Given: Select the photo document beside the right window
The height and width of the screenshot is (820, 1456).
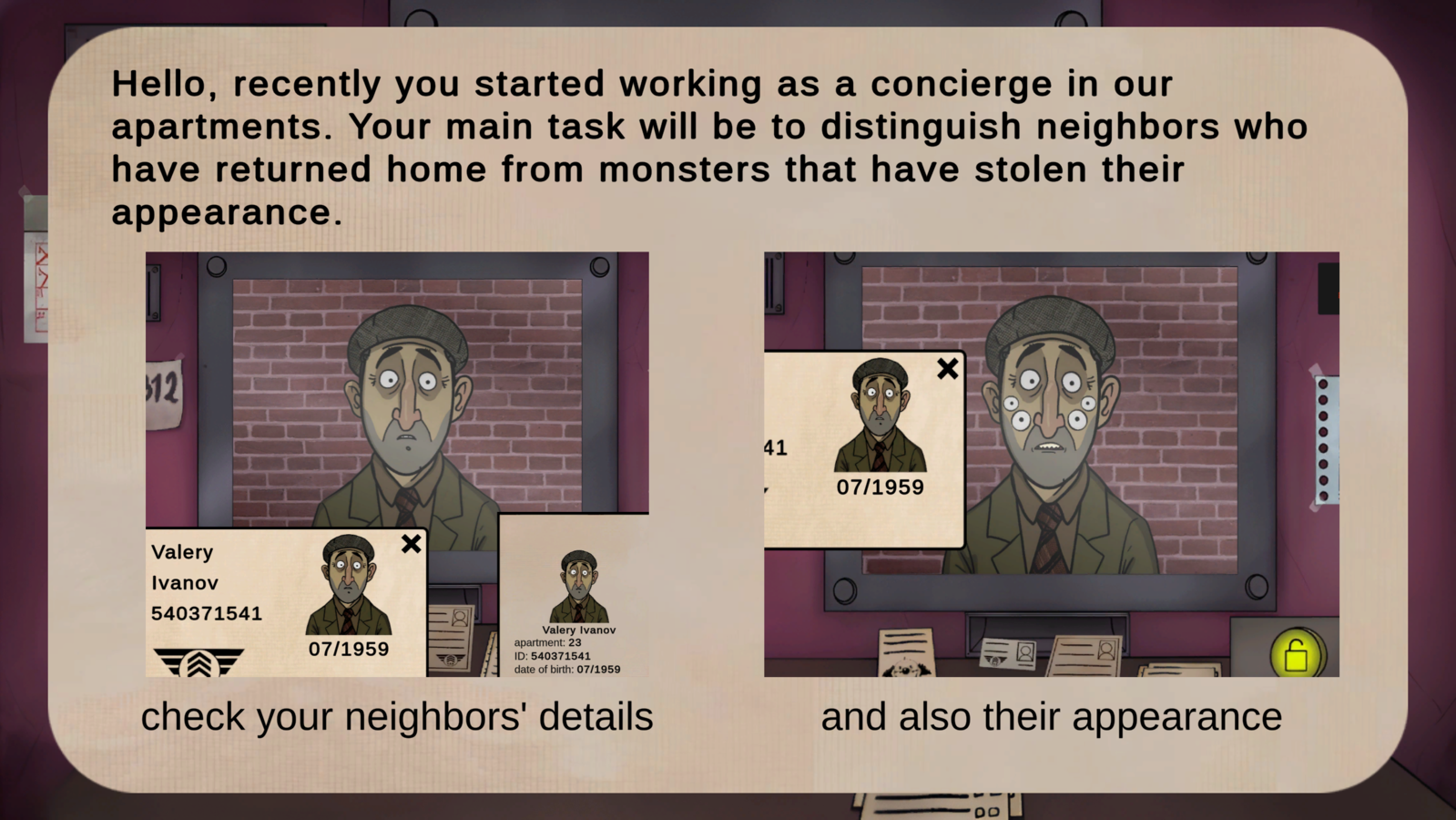Looking at the screenshot, I should 1088,654.
